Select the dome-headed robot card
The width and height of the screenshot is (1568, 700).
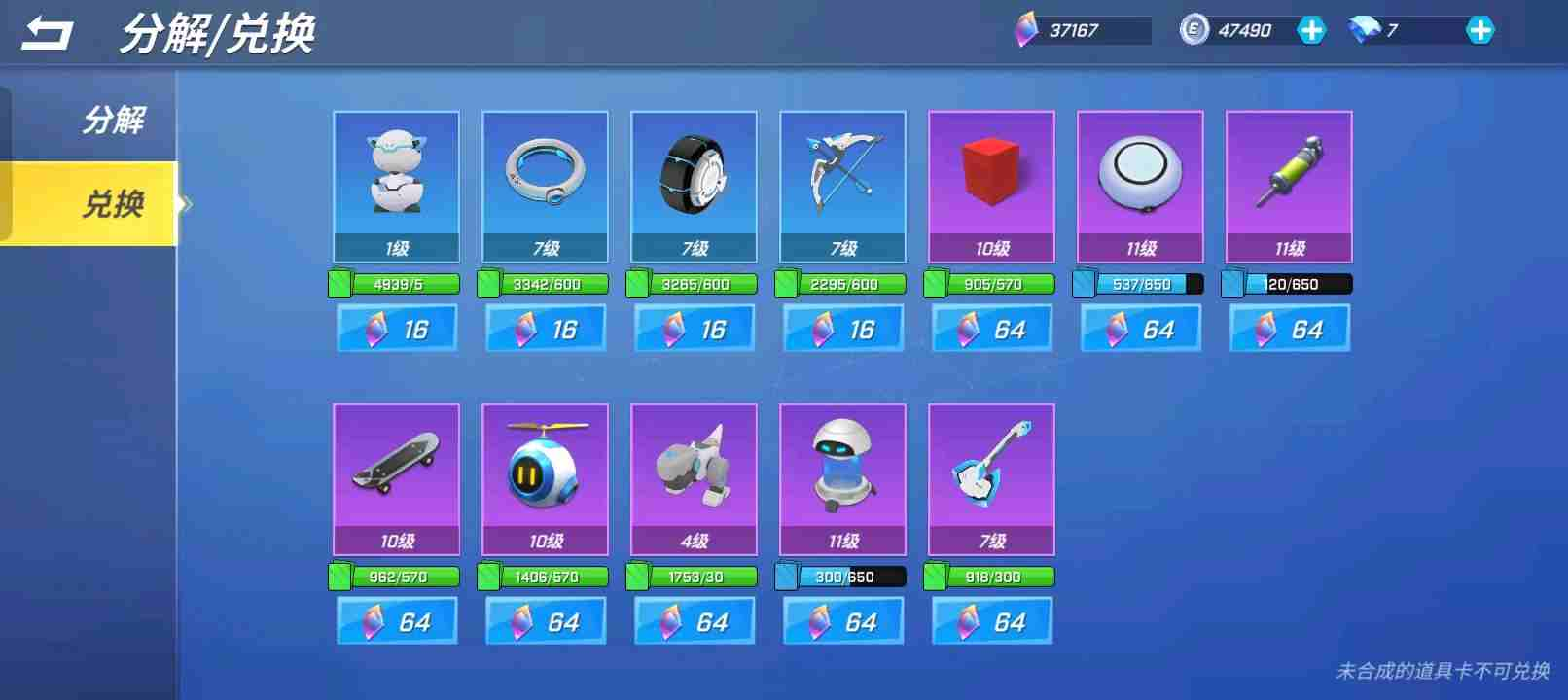[842, 478]
